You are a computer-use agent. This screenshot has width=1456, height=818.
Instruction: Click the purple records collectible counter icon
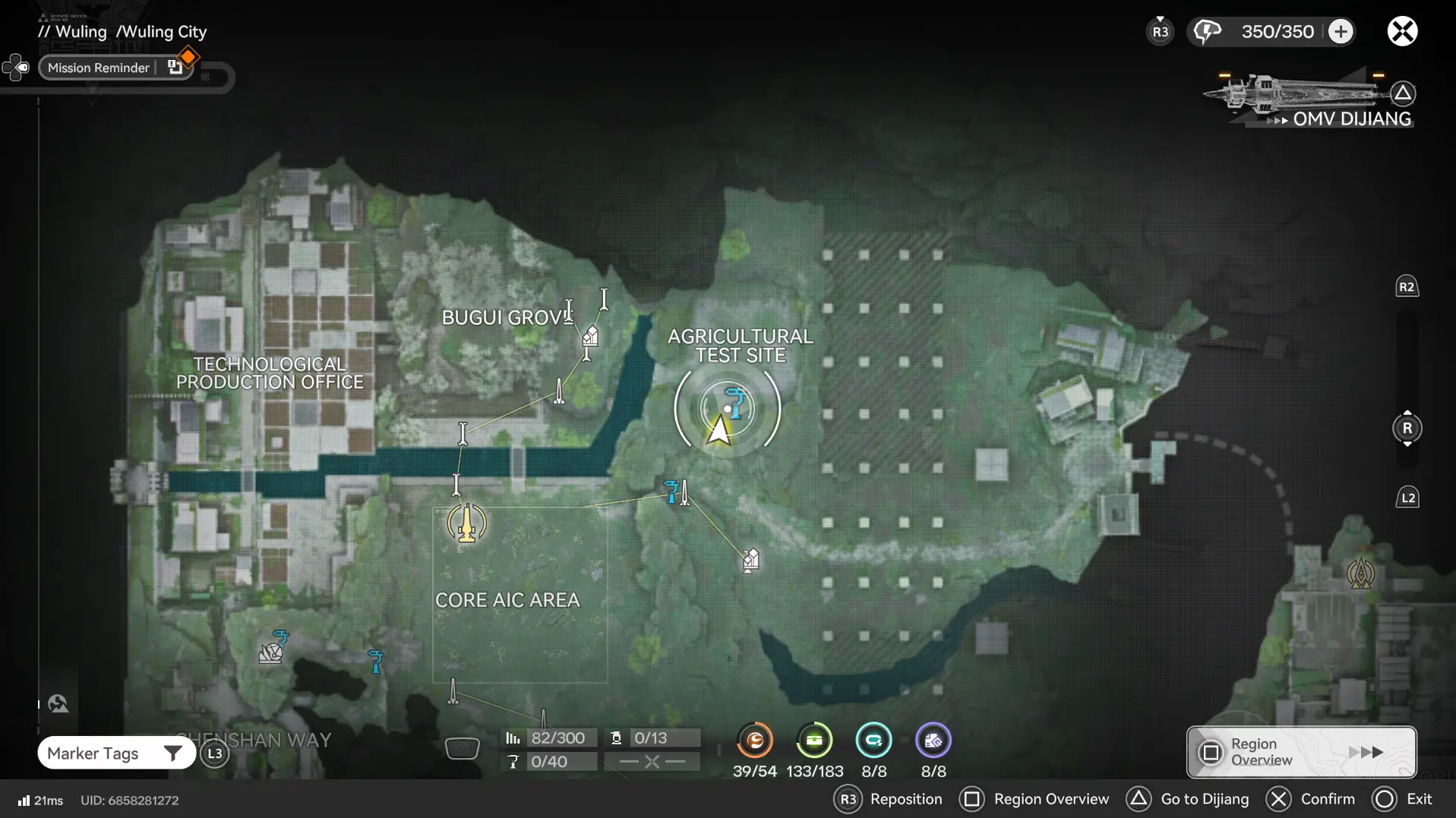click(x=933, y=741)
